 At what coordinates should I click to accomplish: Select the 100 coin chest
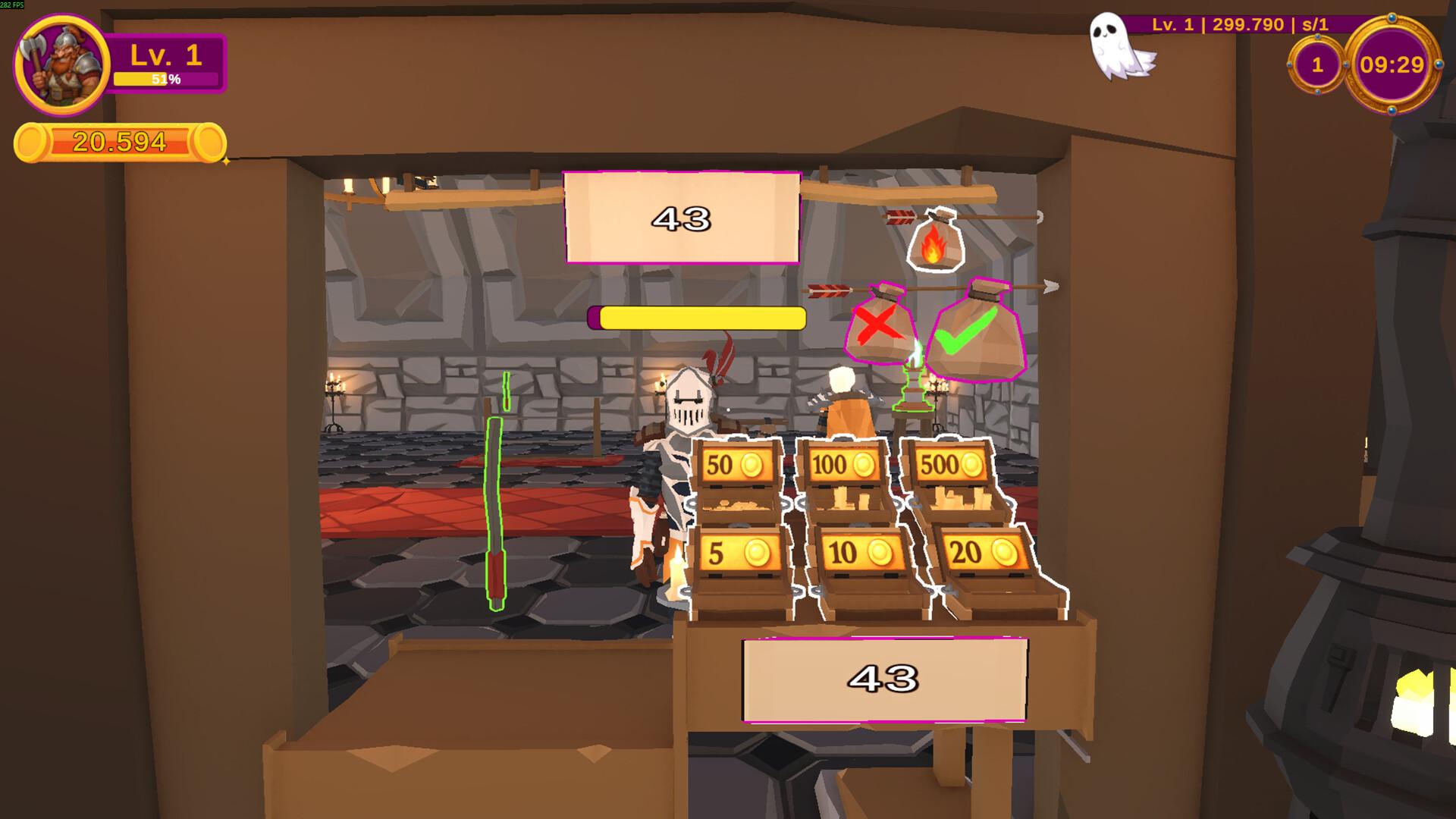click(x=844, y=463)
